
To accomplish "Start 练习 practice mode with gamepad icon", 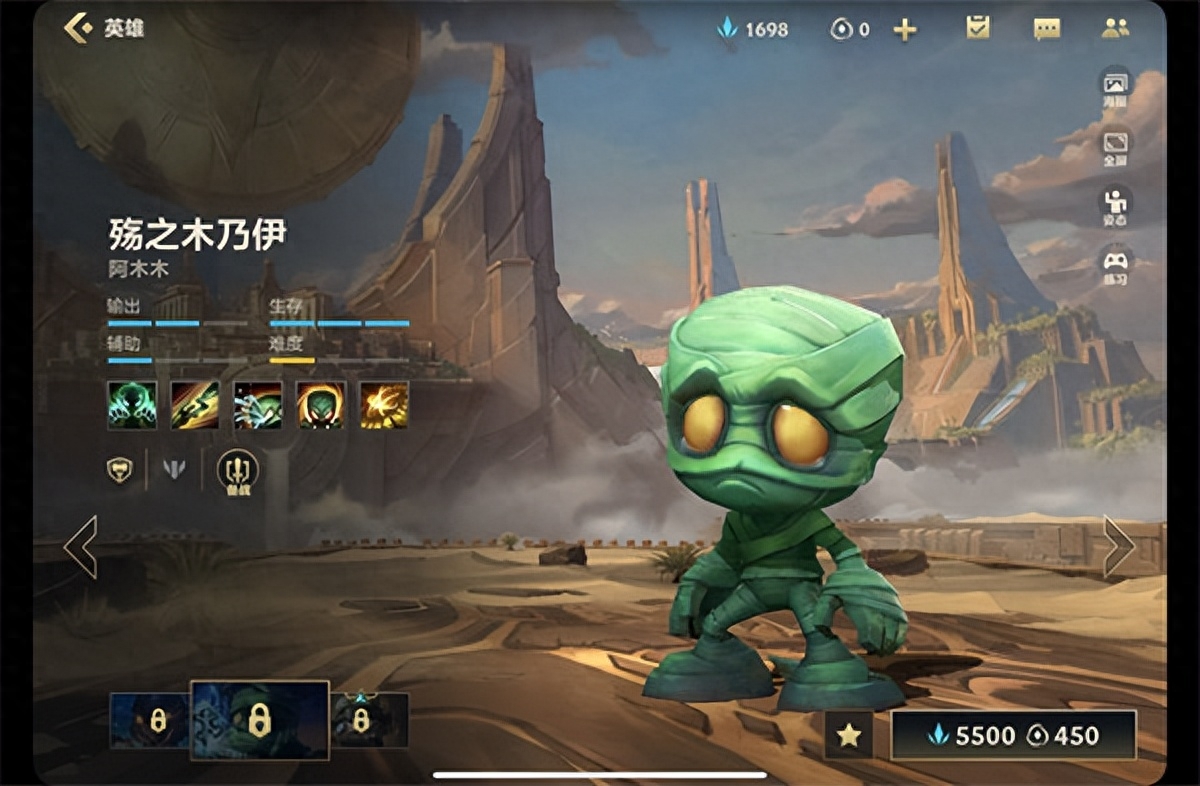I will tap(1115, 264).
